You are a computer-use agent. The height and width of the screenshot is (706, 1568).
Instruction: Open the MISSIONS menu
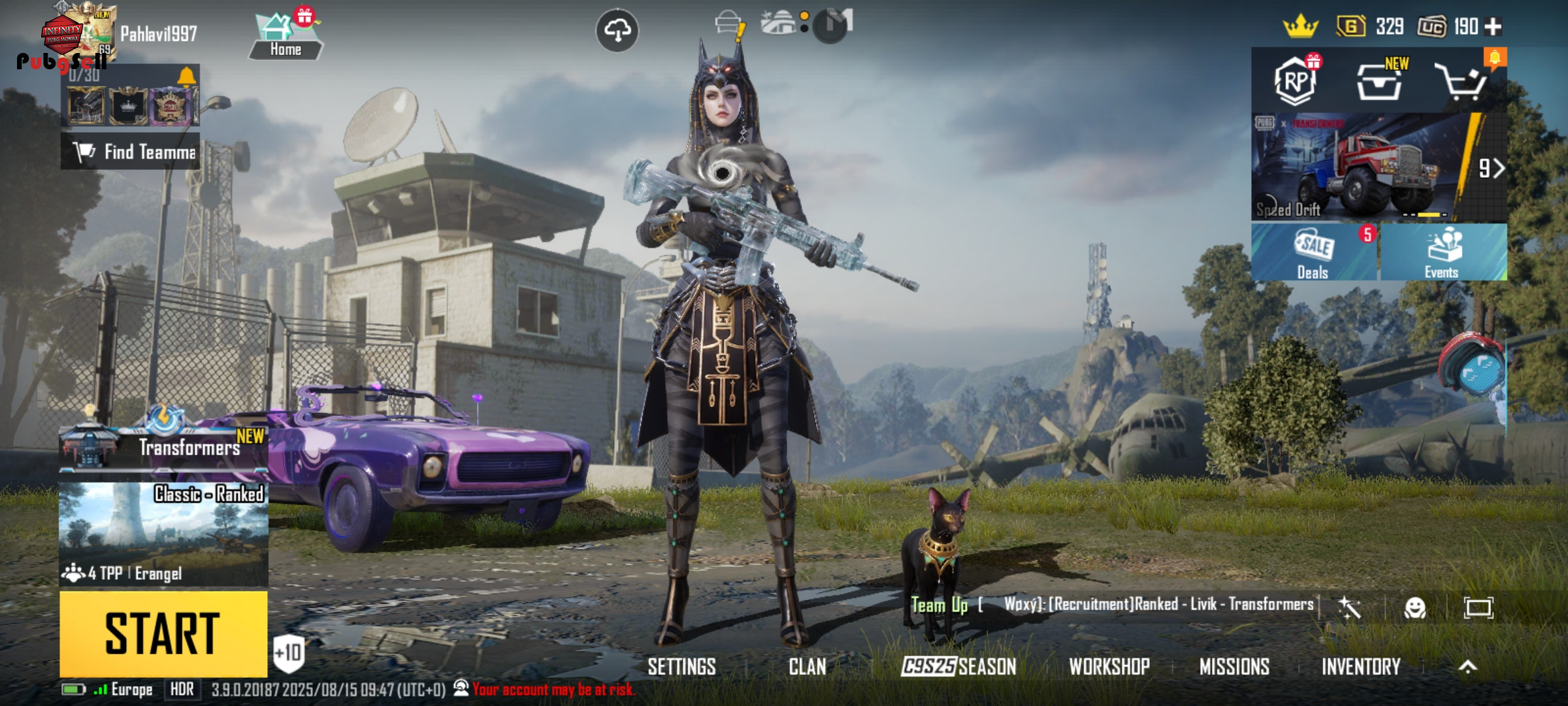[1234, 667]
